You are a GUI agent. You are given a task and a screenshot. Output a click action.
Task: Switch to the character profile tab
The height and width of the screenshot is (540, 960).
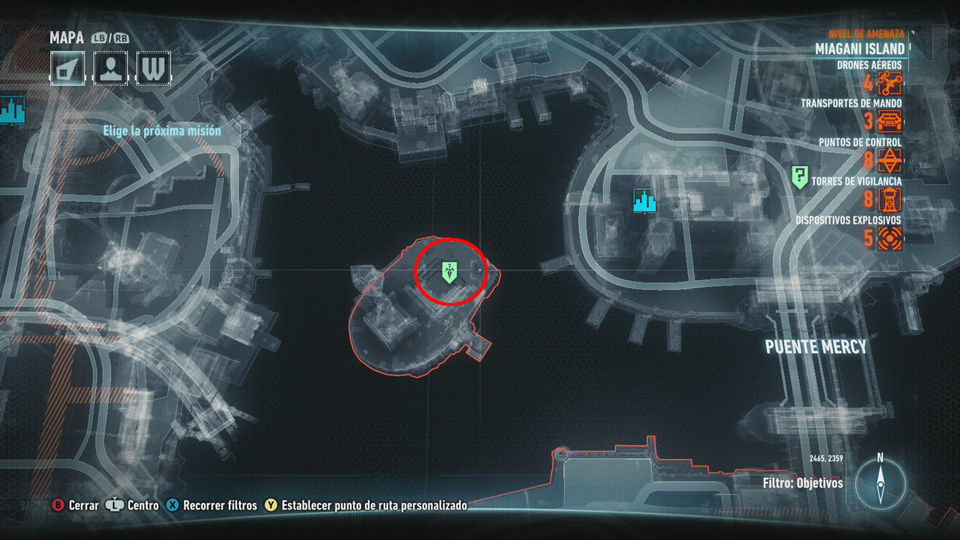point(111,68)
